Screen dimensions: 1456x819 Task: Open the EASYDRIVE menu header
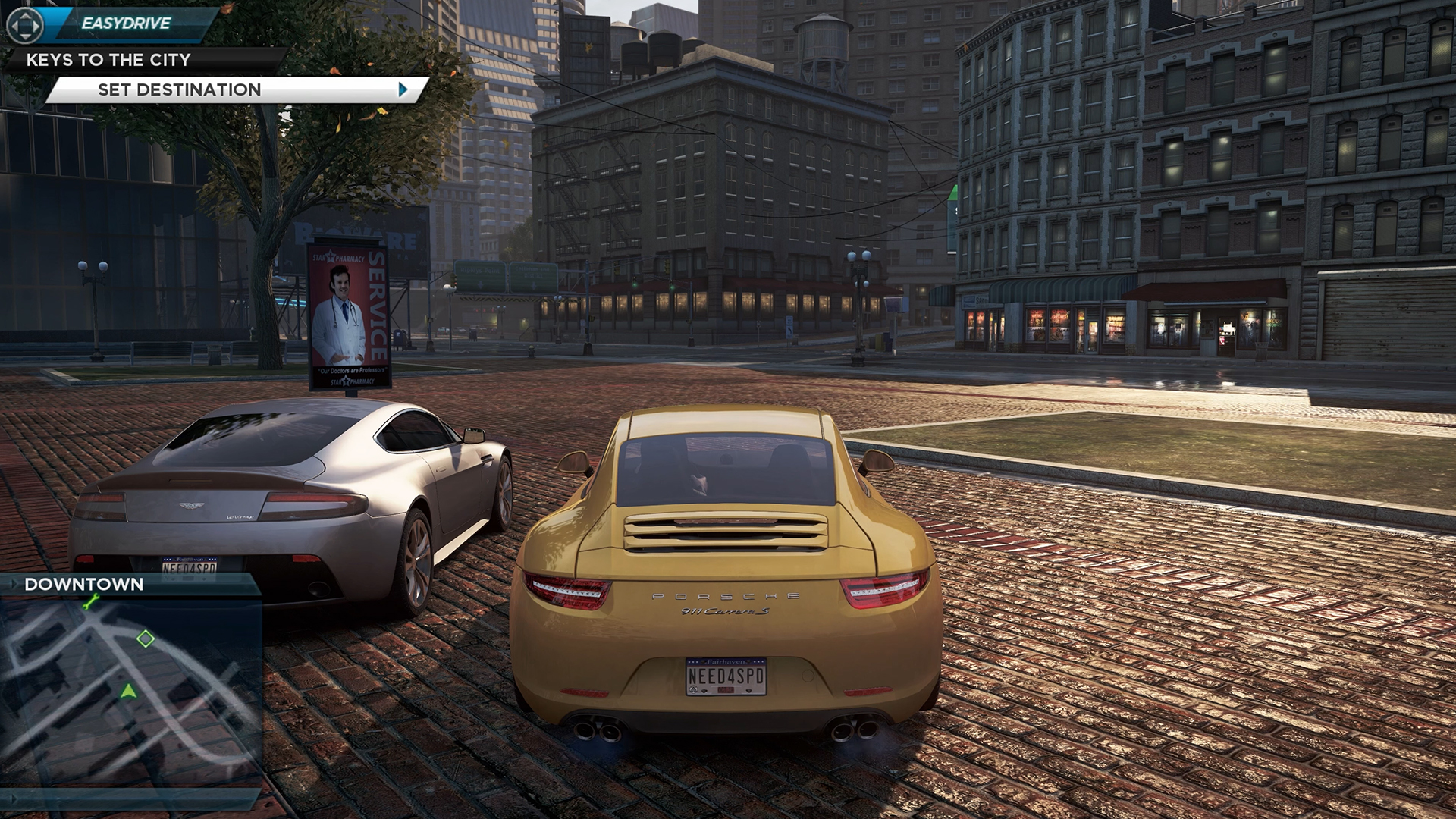pos(125,23)
